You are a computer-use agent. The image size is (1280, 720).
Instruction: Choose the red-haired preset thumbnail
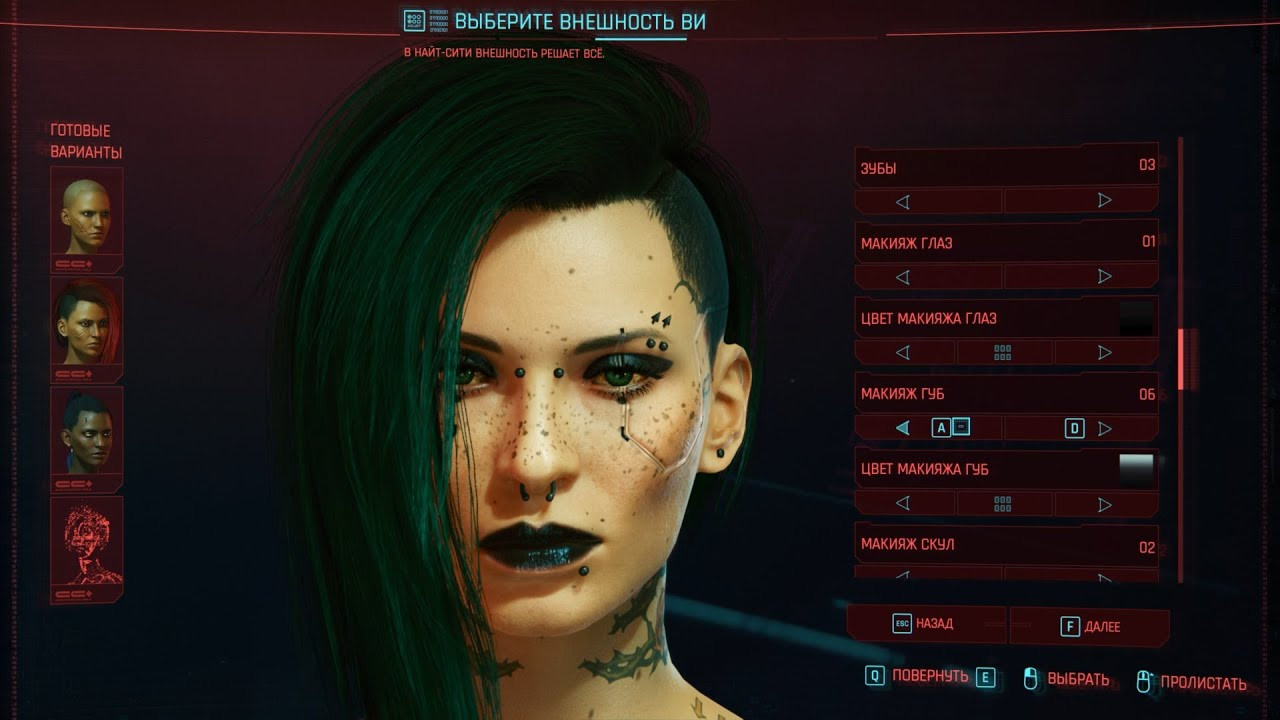pos(86,323)
